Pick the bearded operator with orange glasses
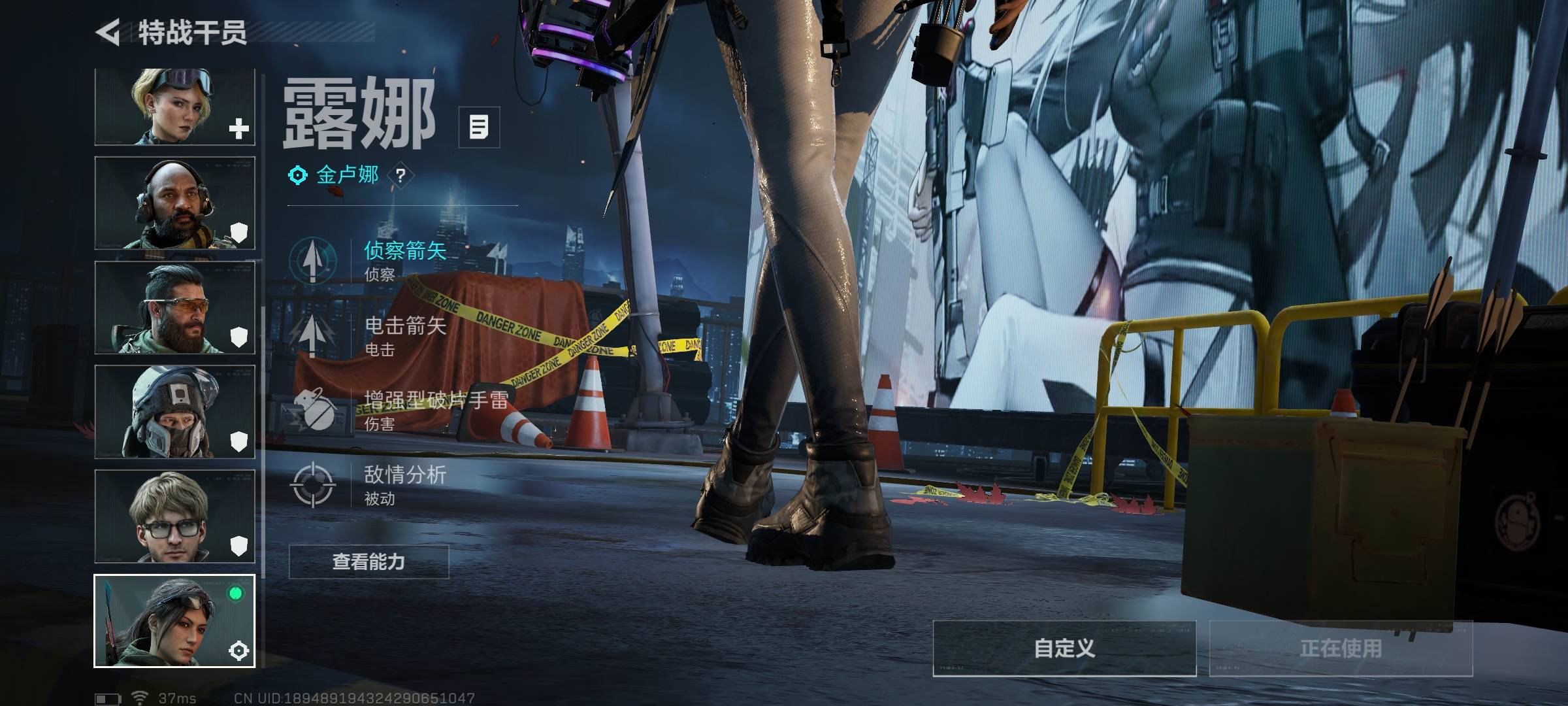This screenshot has width=1568, height=706. (x=174, y=307)
